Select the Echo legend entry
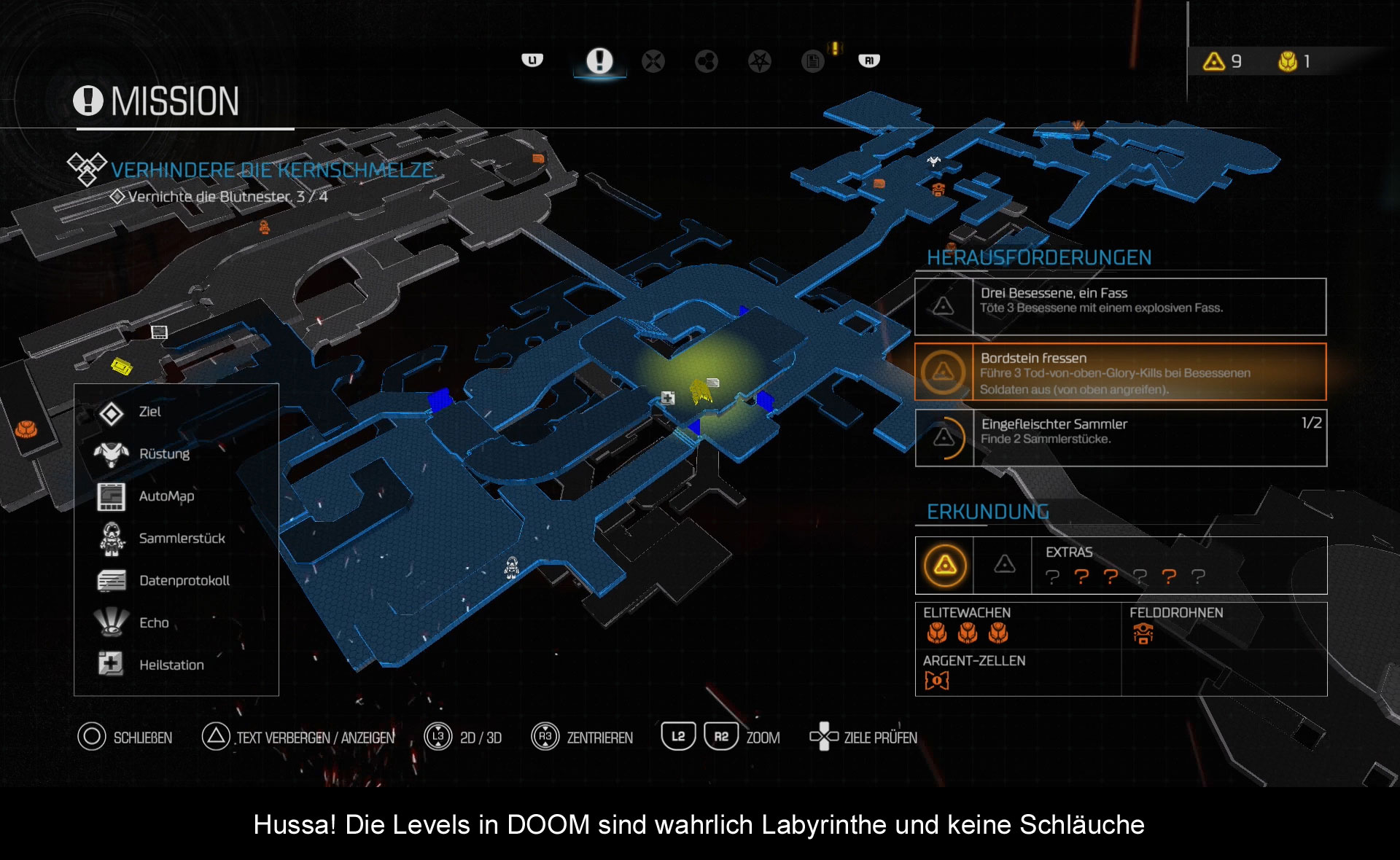 (x=154, y=623)
